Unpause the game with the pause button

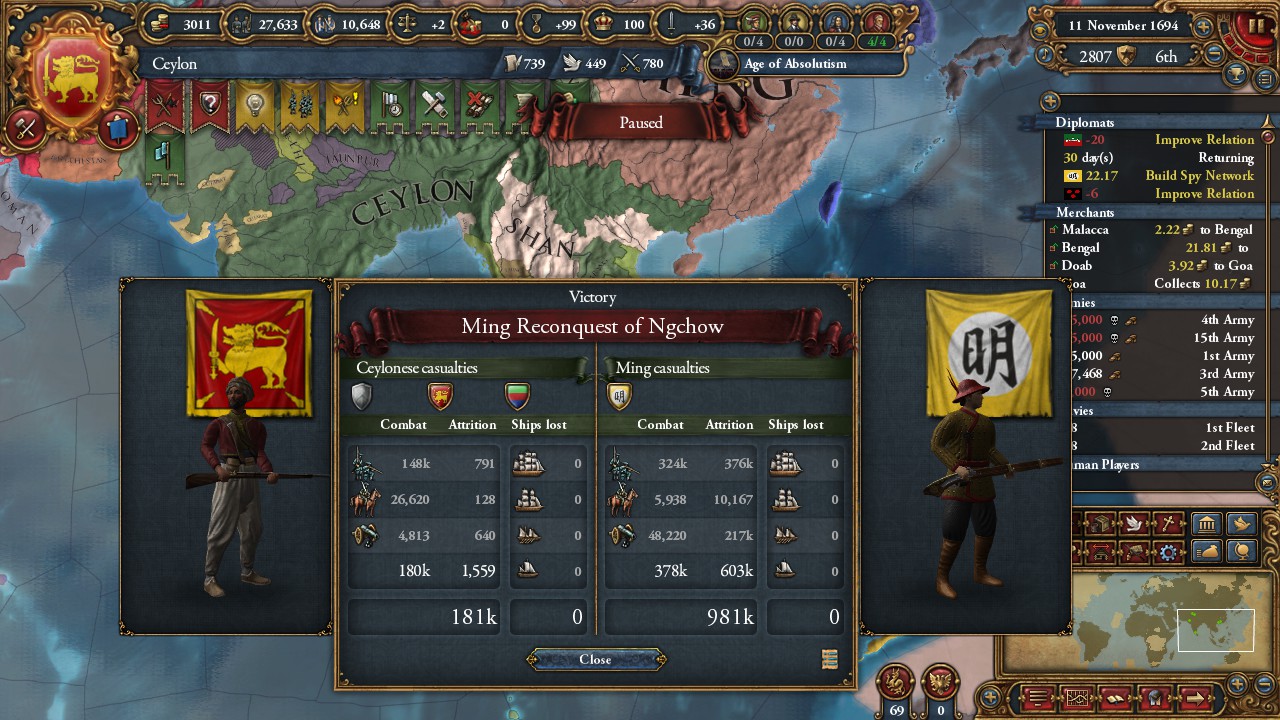point(1257,24)
